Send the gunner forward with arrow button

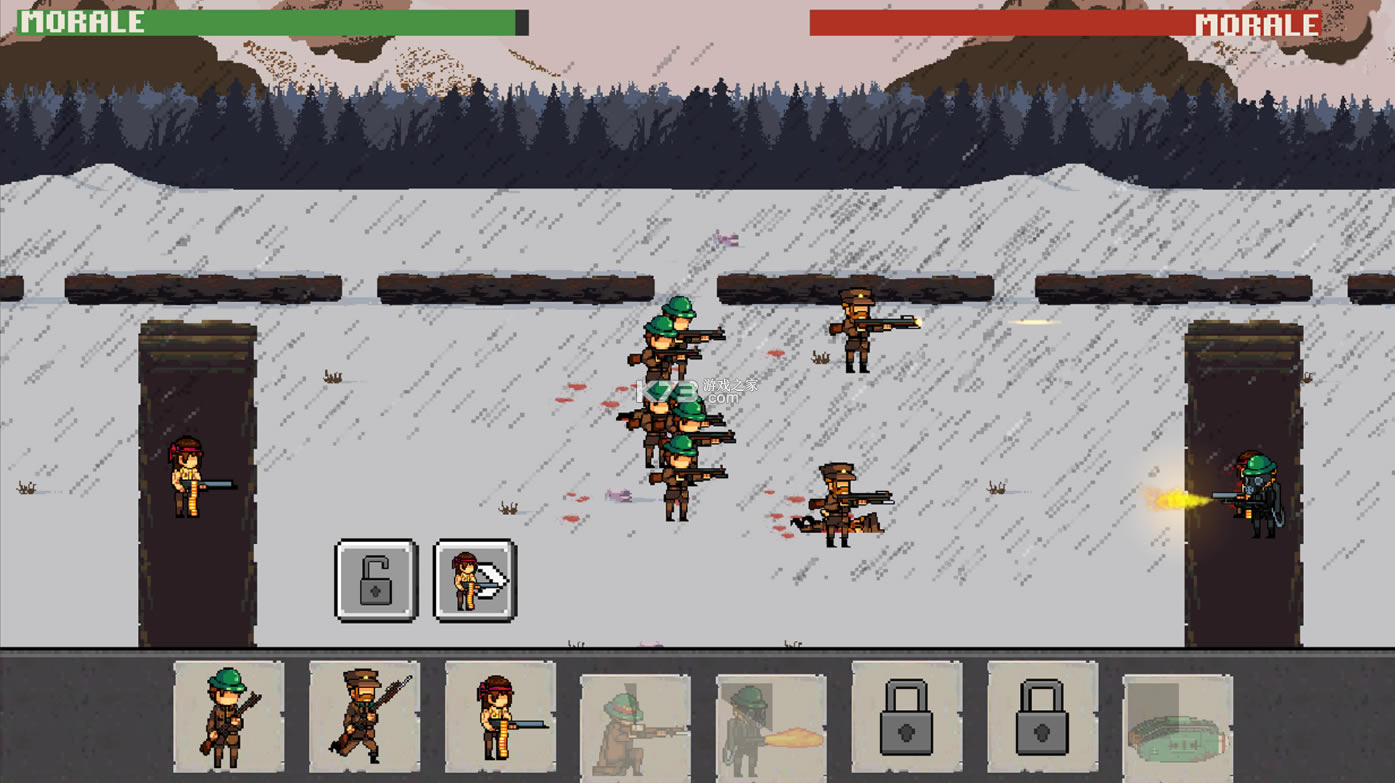tap(475, 581)
